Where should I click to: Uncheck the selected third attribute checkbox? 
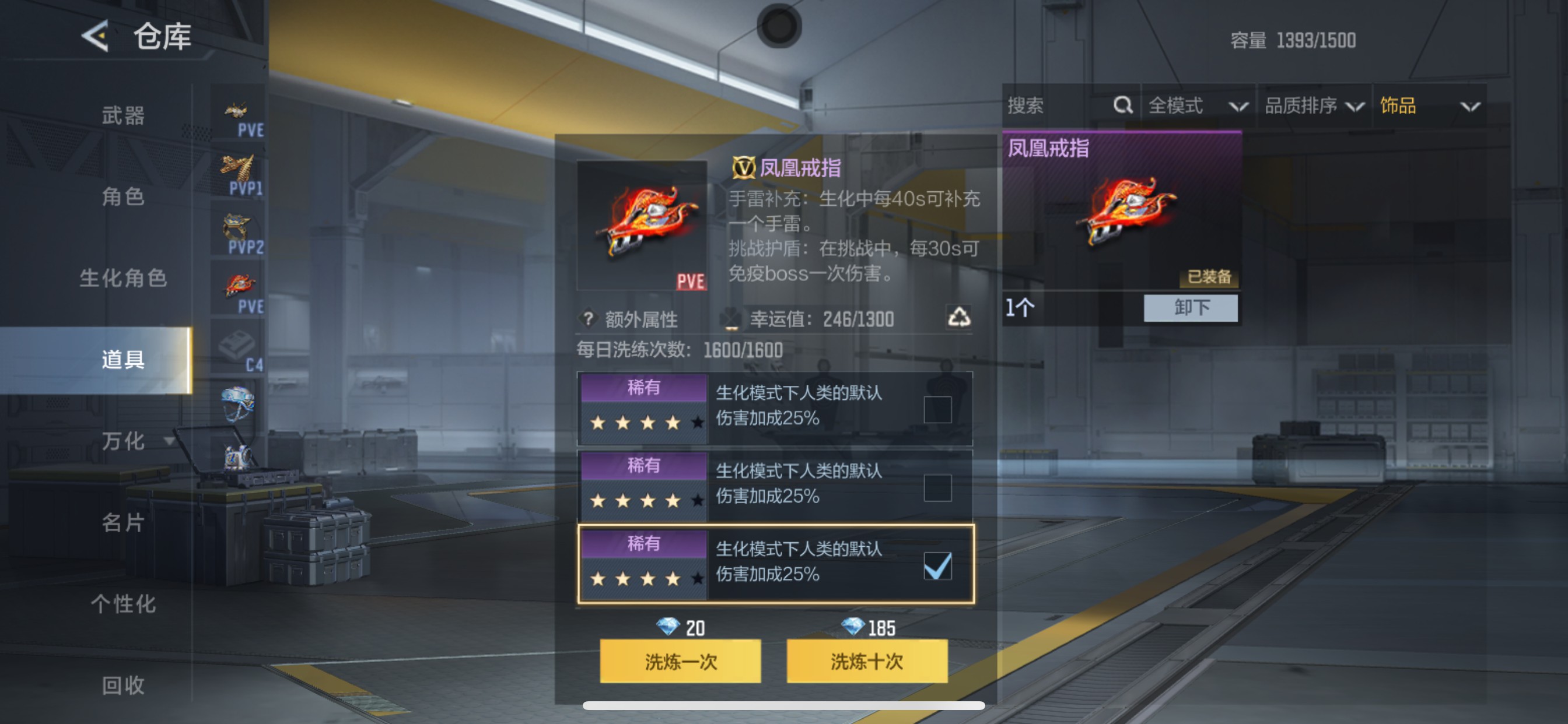pyautogui.click(x=938, y=565)
